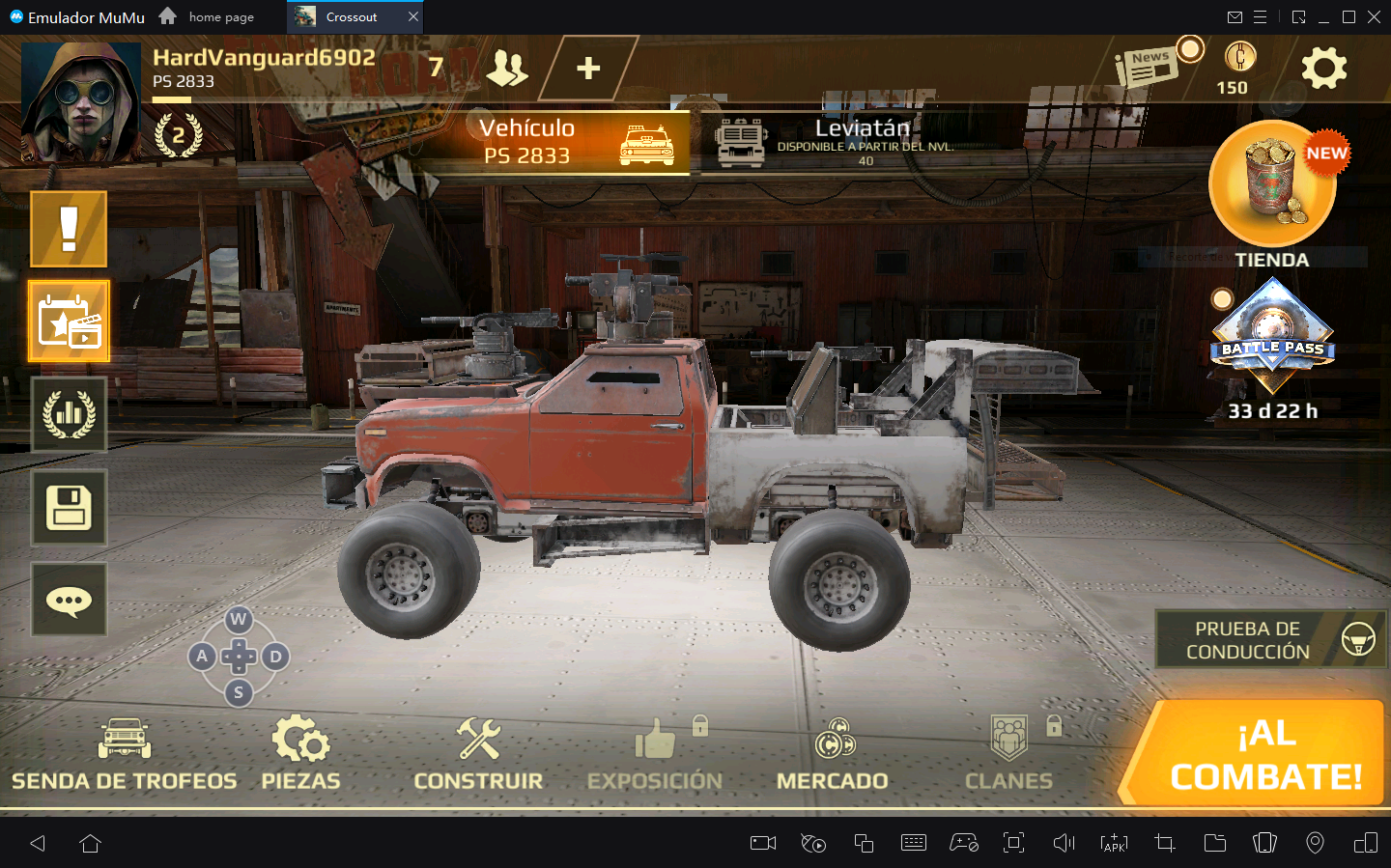Open SENDA DE TROFEOS menu

coord(124,755)
